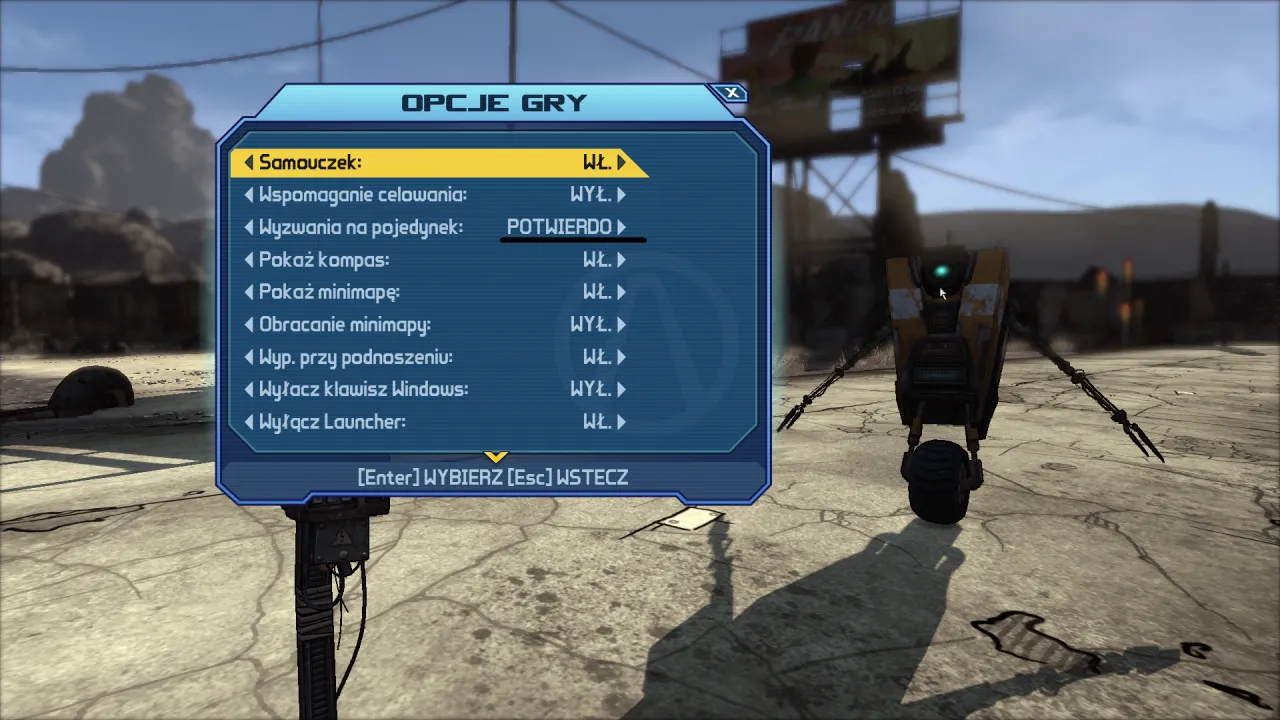Click the right arrow next to Wspomaganie celowania
Viewport: 1280px width, 720px height.
click(x=622, y=194)
